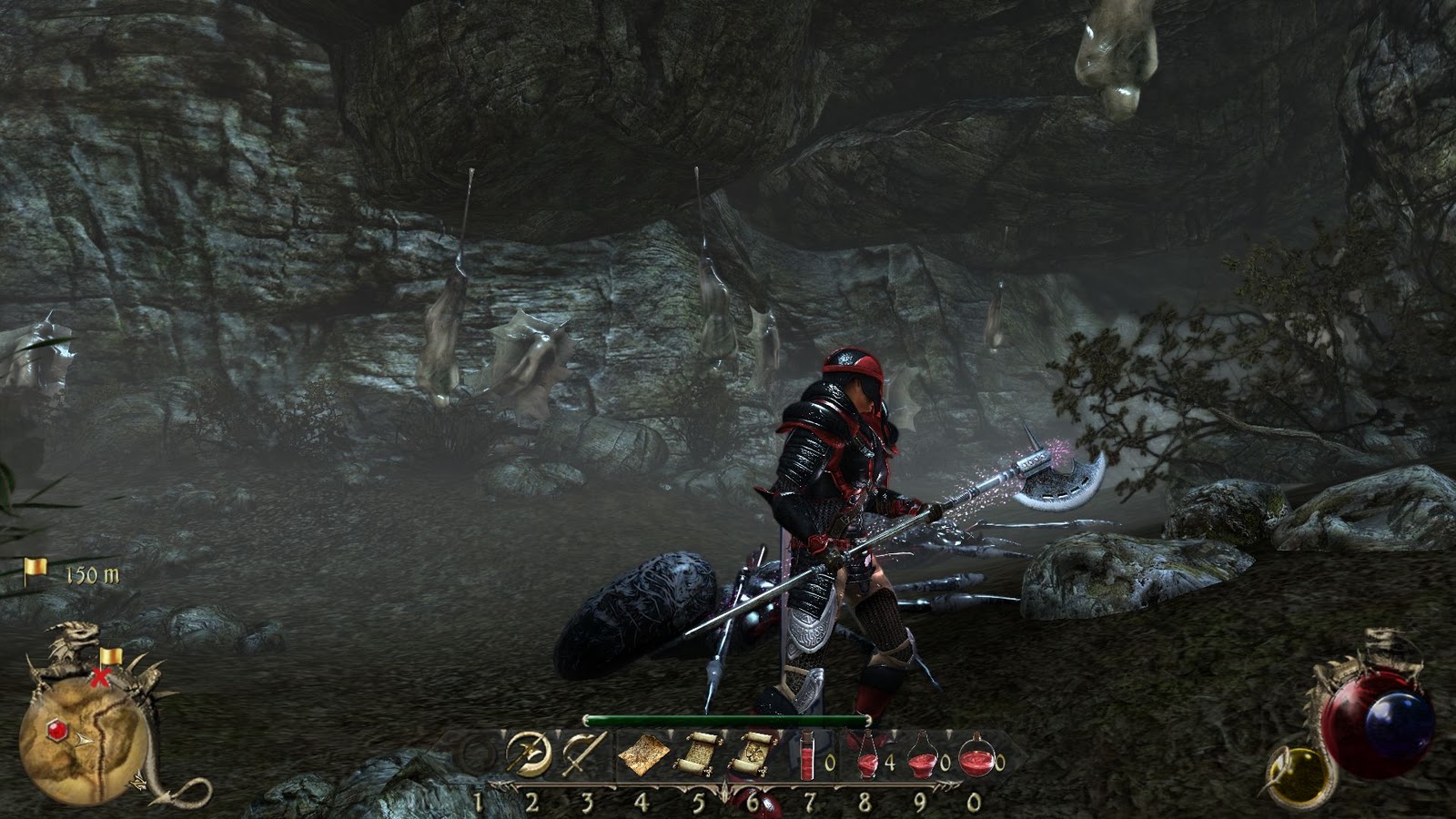
Task: Use the emblem scroll in slot 6
Action: pos(752,753)
